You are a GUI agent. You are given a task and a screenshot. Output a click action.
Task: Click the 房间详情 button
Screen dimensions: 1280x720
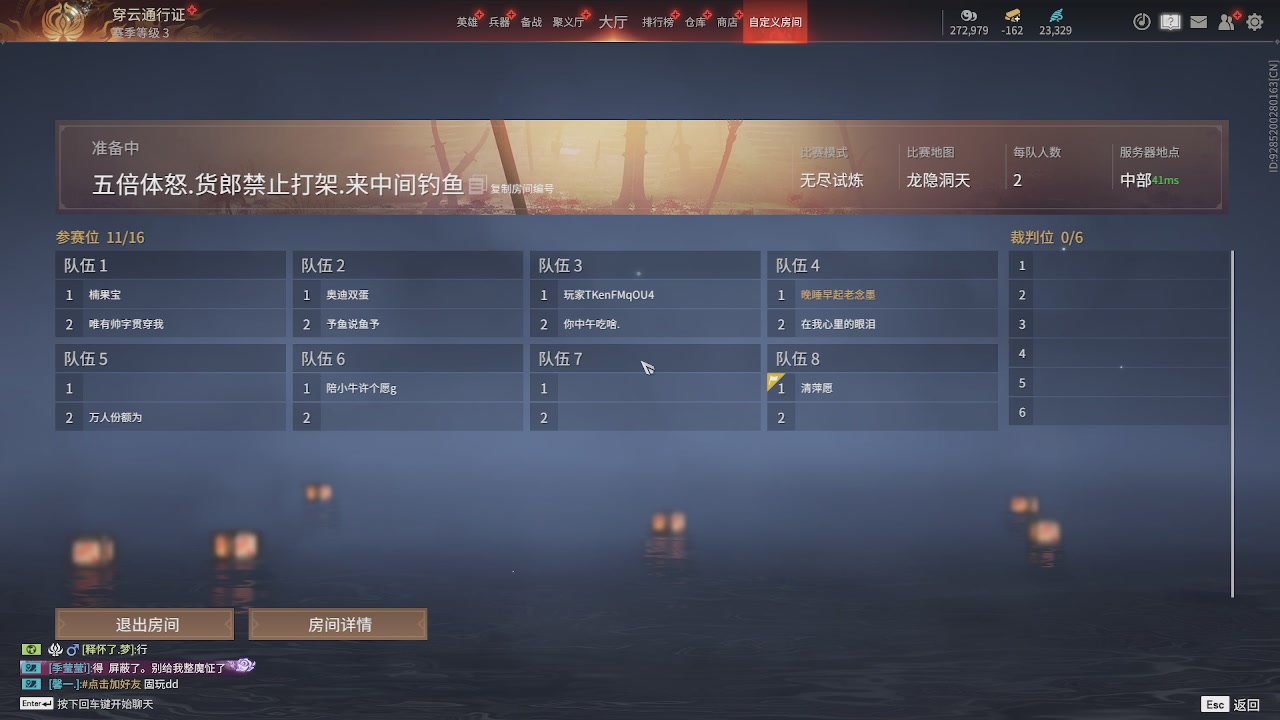click(339, 623)
